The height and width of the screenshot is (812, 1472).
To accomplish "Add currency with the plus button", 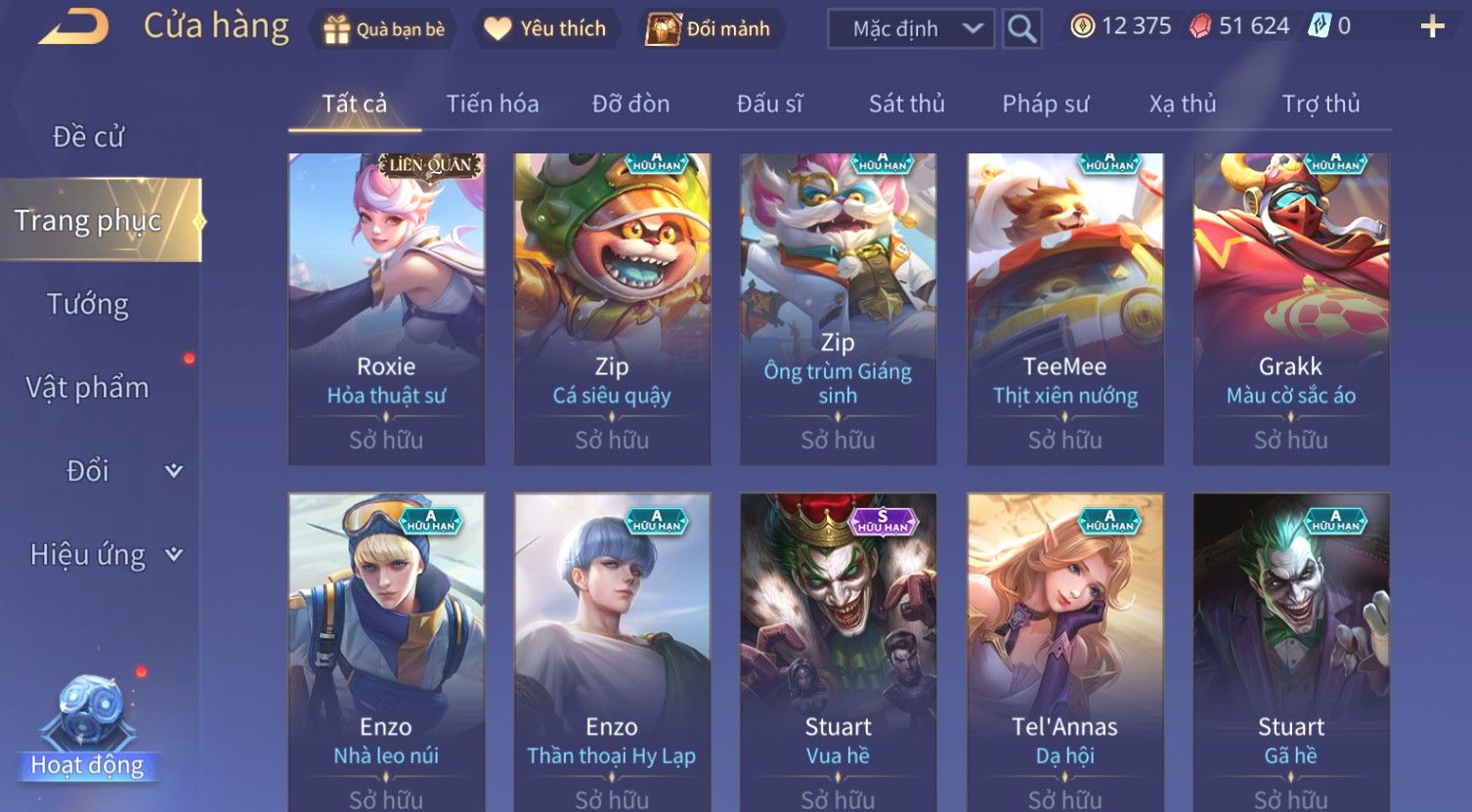I will point(1432,26).
